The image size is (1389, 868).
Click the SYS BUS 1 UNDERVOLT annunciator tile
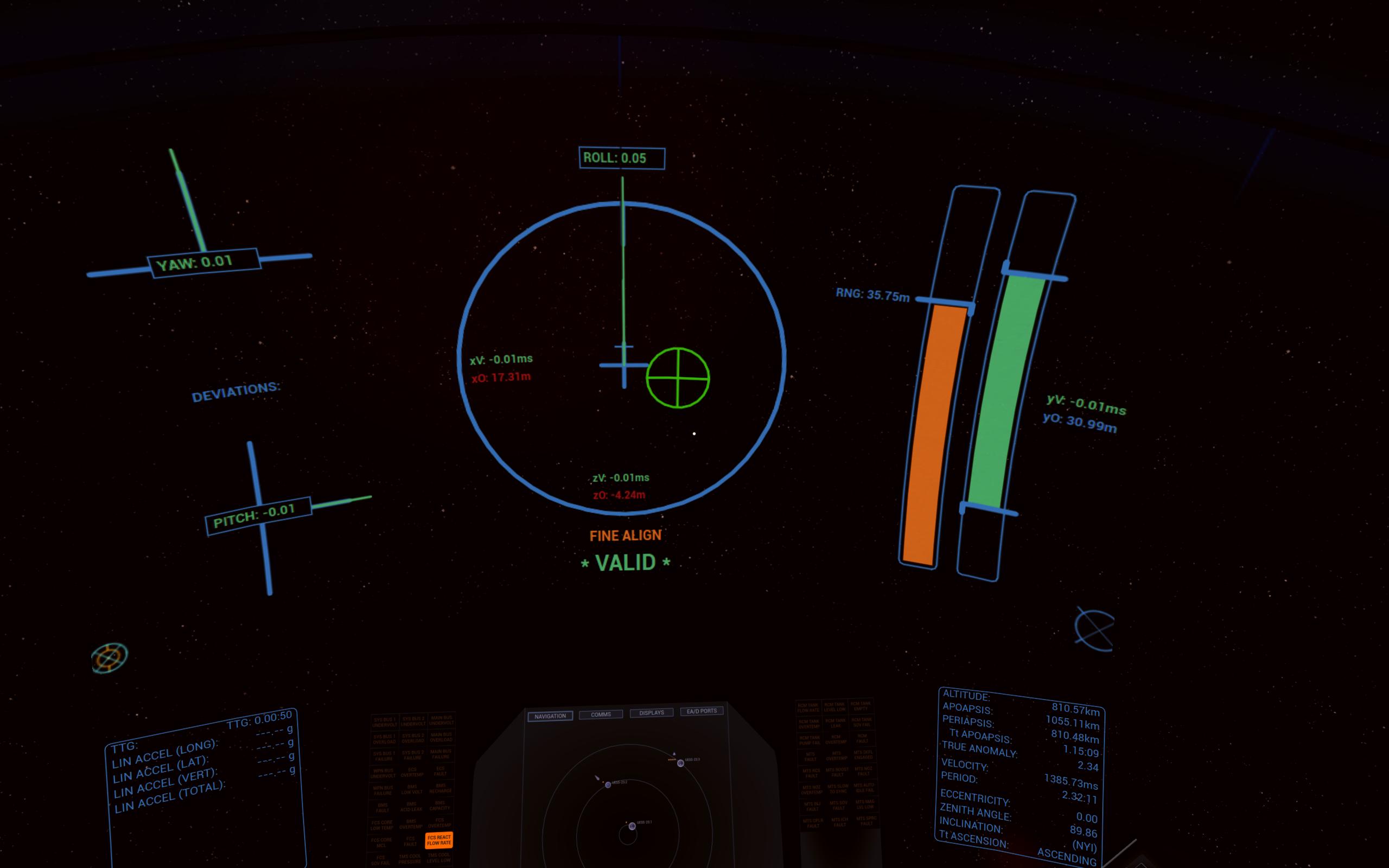point(385,722)
